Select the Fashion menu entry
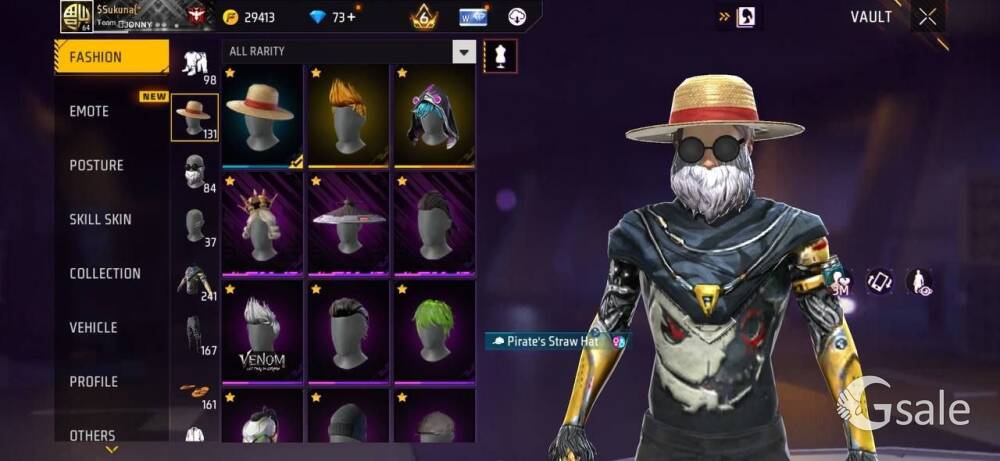This screenshot has width=1000, height=461. tap(95, 57)
